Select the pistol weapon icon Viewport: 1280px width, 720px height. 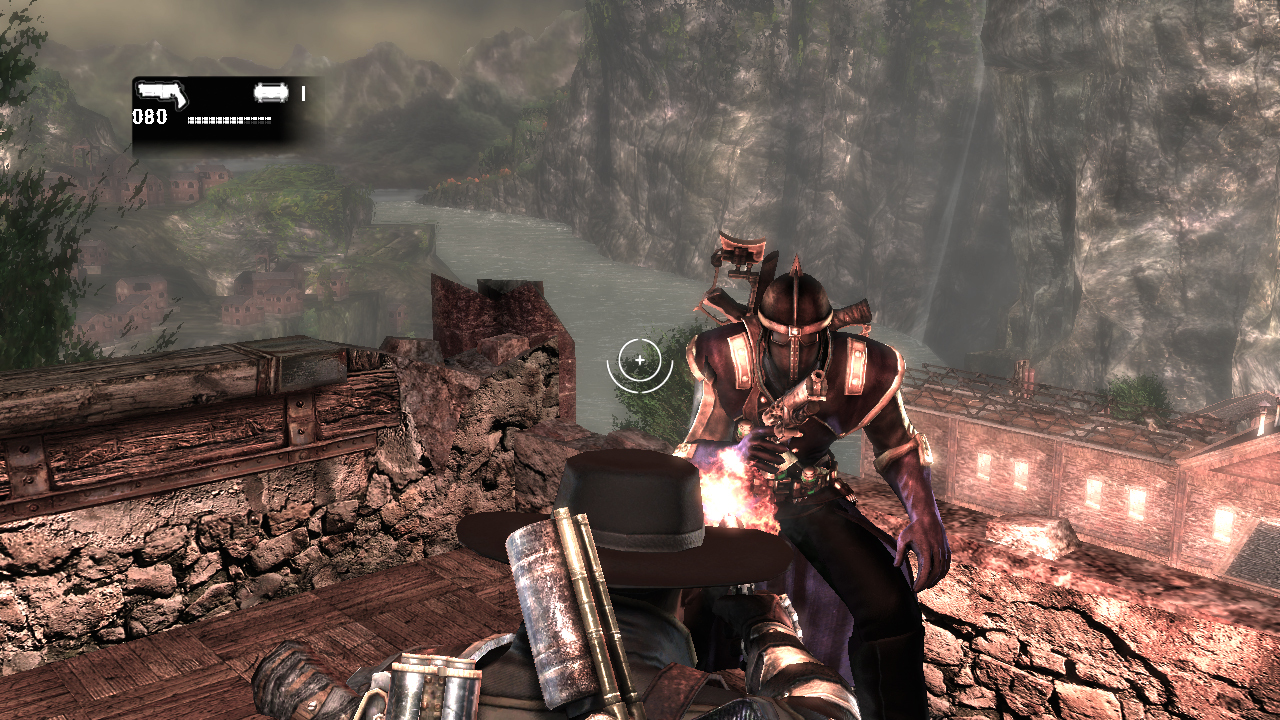point(162,95)
